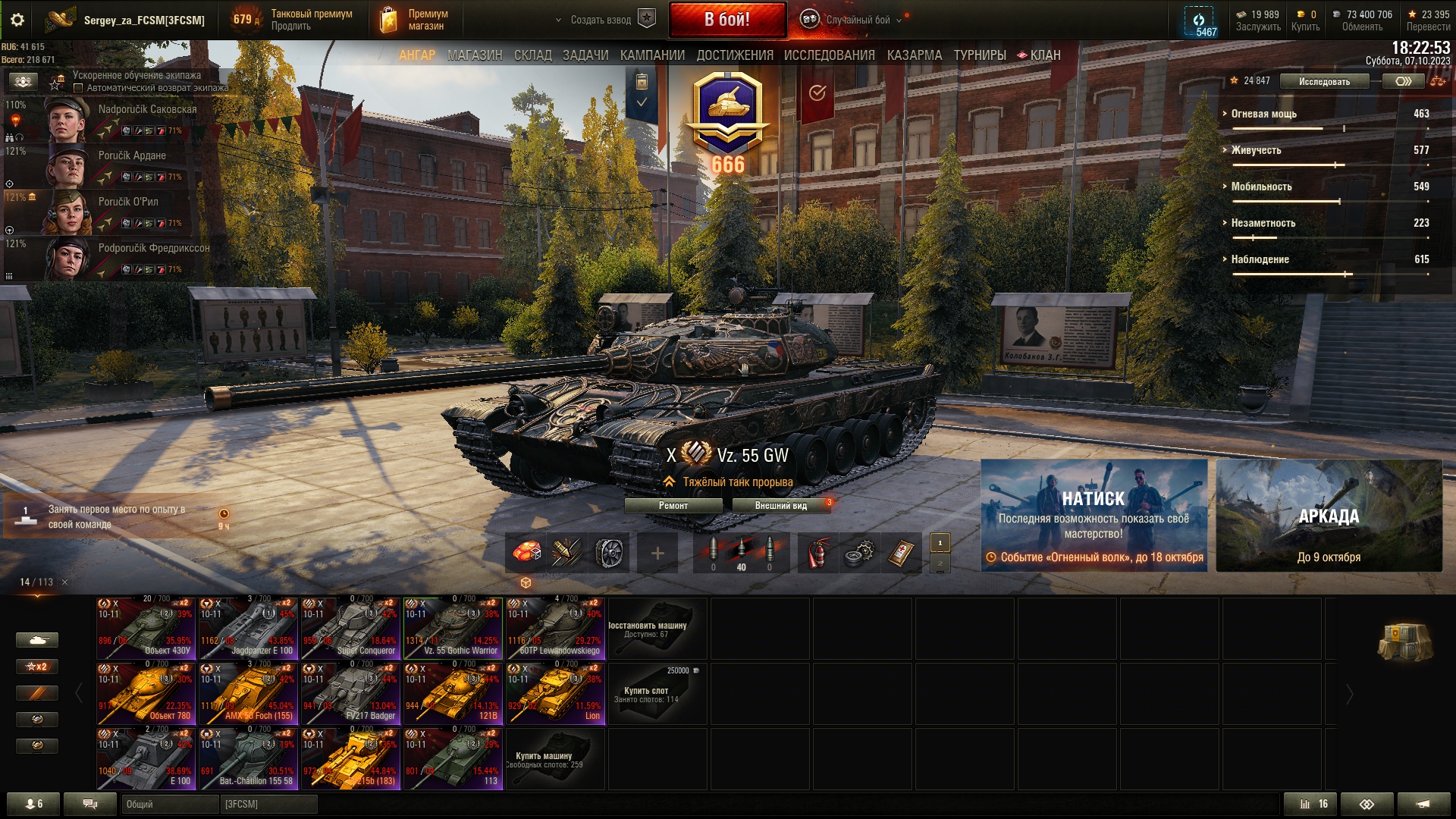Open the settings gear menu

17,20
